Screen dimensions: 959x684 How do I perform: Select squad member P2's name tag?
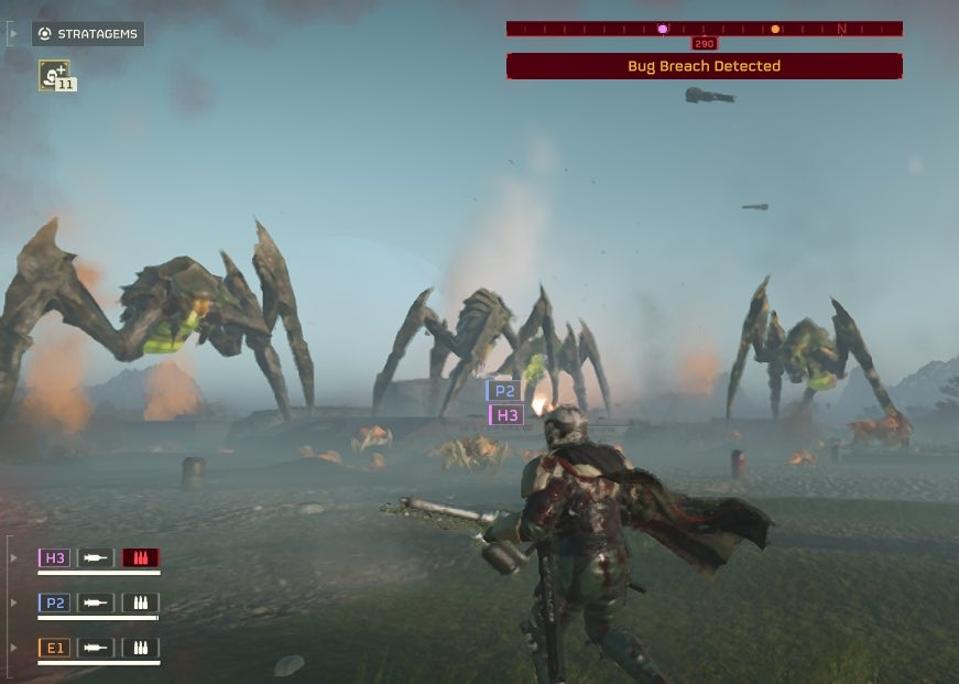(x=54, y=603)
